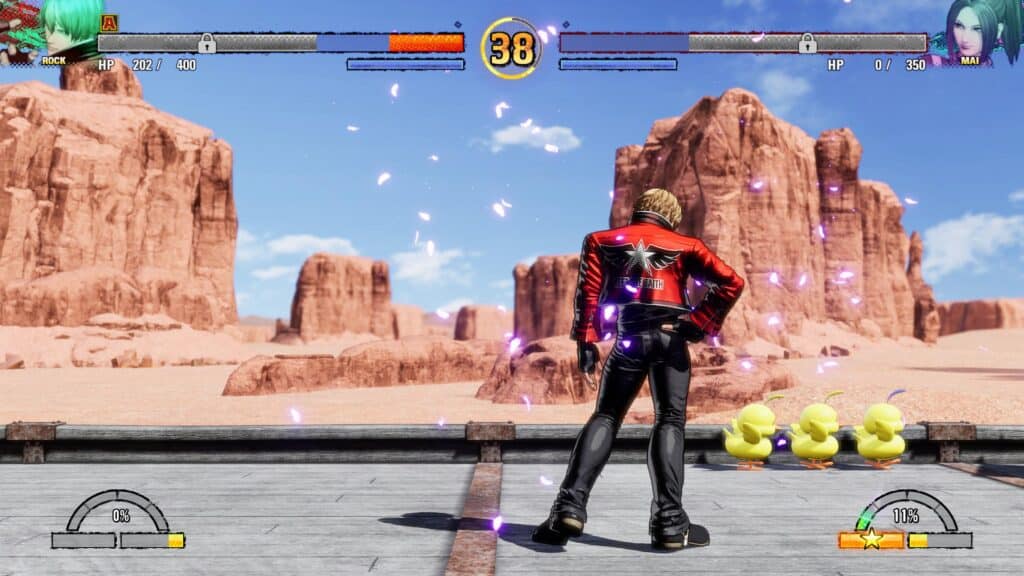
Task: Click the star icon on the power gauge
Action: coord(872,540)
